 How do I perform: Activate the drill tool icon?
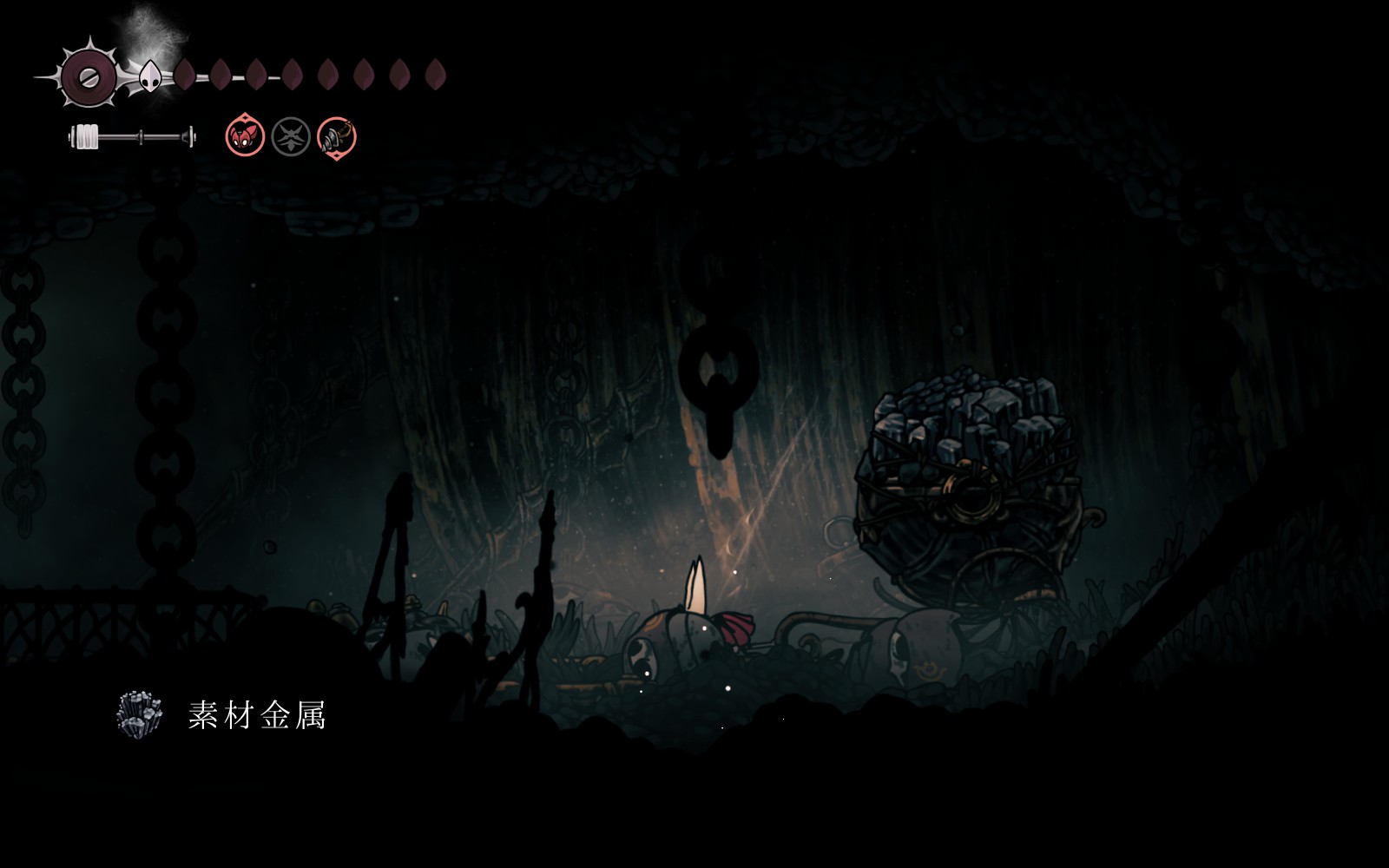tap(337, 137)
